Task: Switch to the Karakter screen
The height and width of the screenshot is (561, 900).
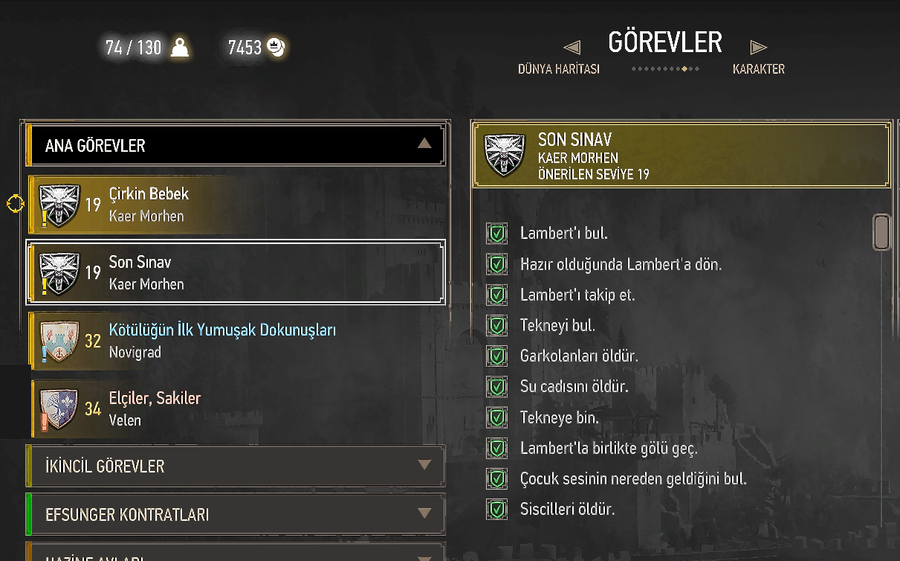Action: click(758, 70)
